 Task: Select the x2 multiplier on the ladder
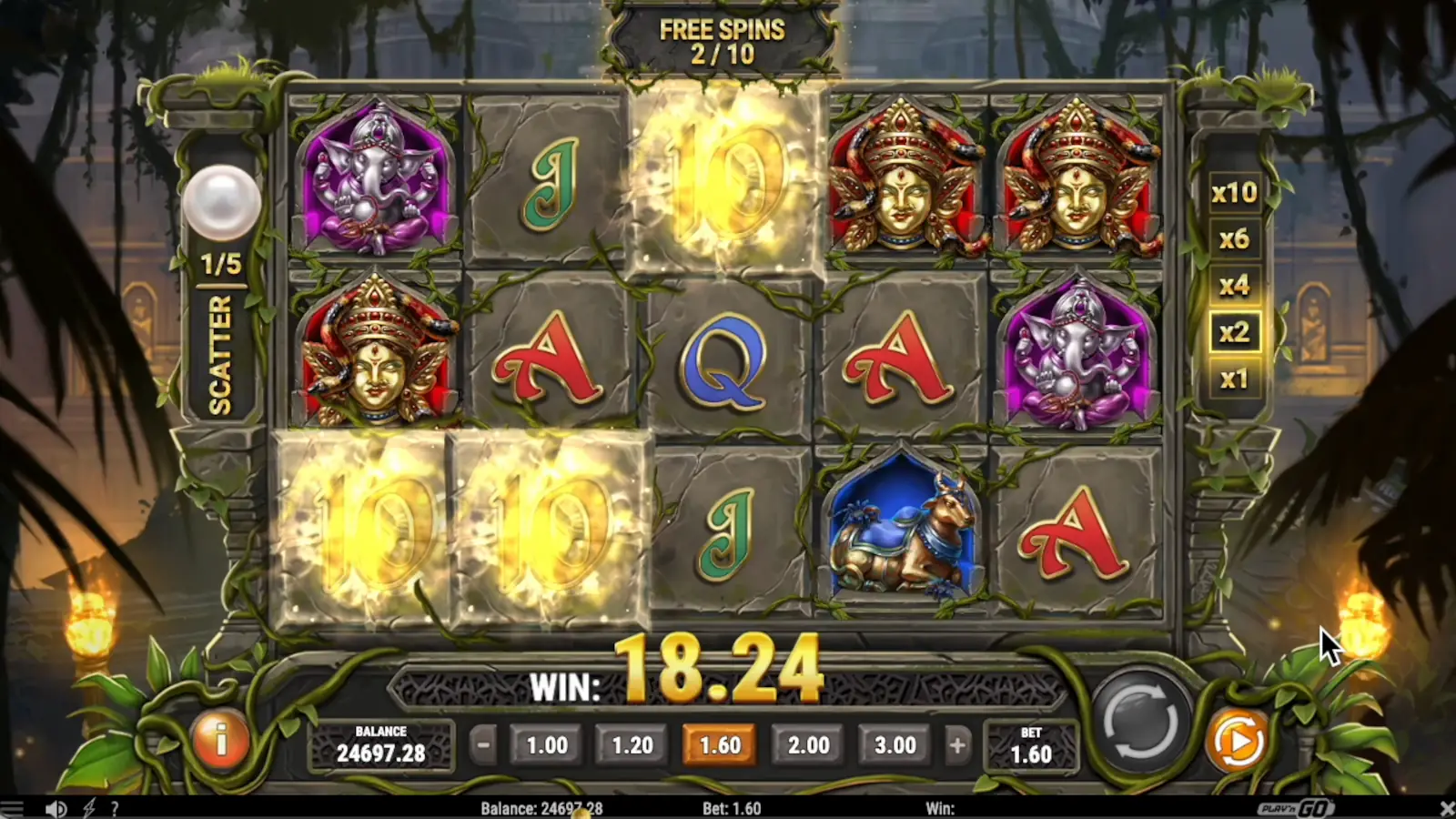(x=1235, y=333)
